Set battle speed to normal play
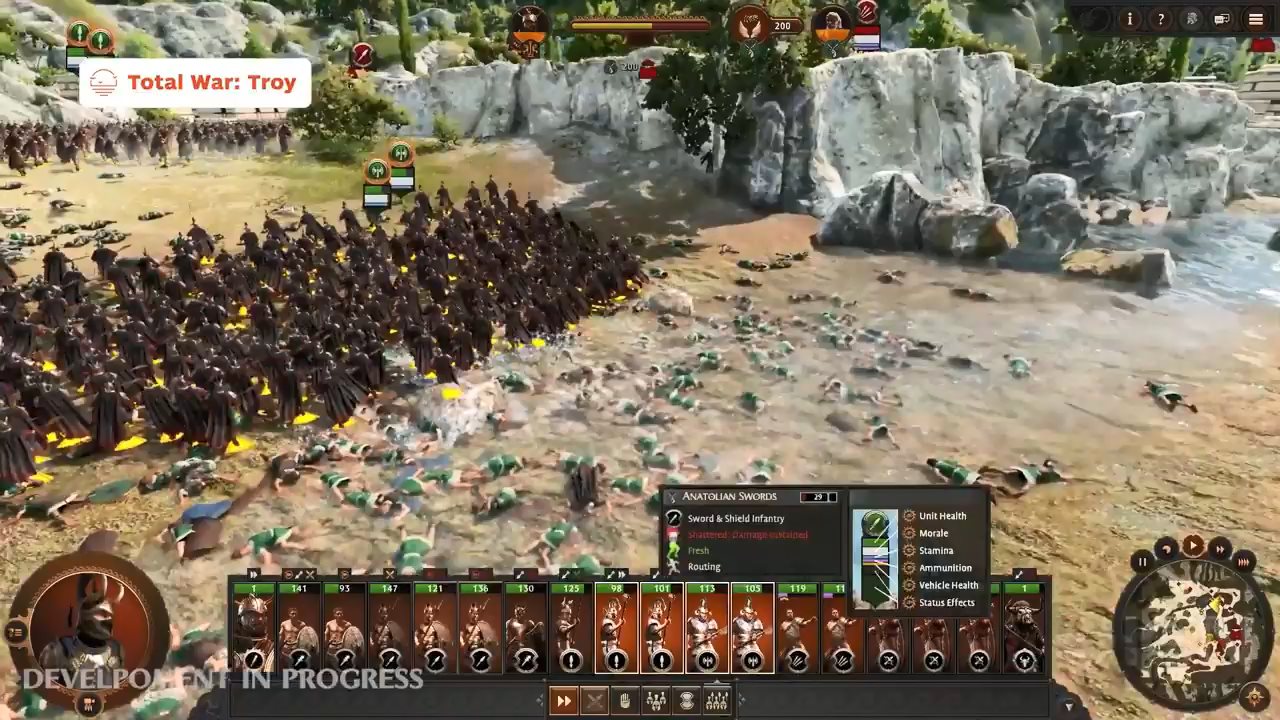Viewport: 1280px width, 720px height. (1193, 545)
